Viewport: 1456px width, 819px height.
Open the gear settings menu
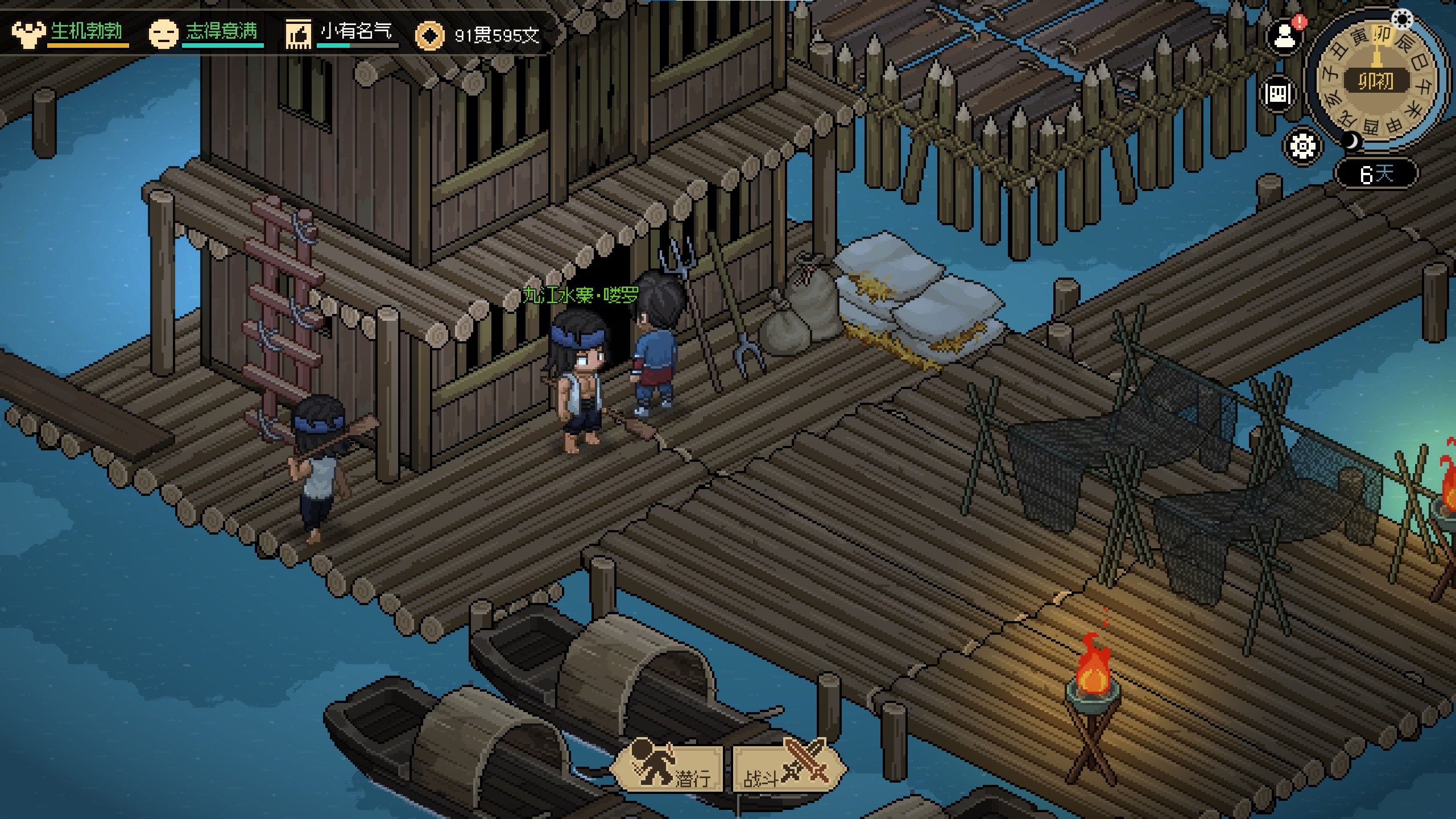1302,146
